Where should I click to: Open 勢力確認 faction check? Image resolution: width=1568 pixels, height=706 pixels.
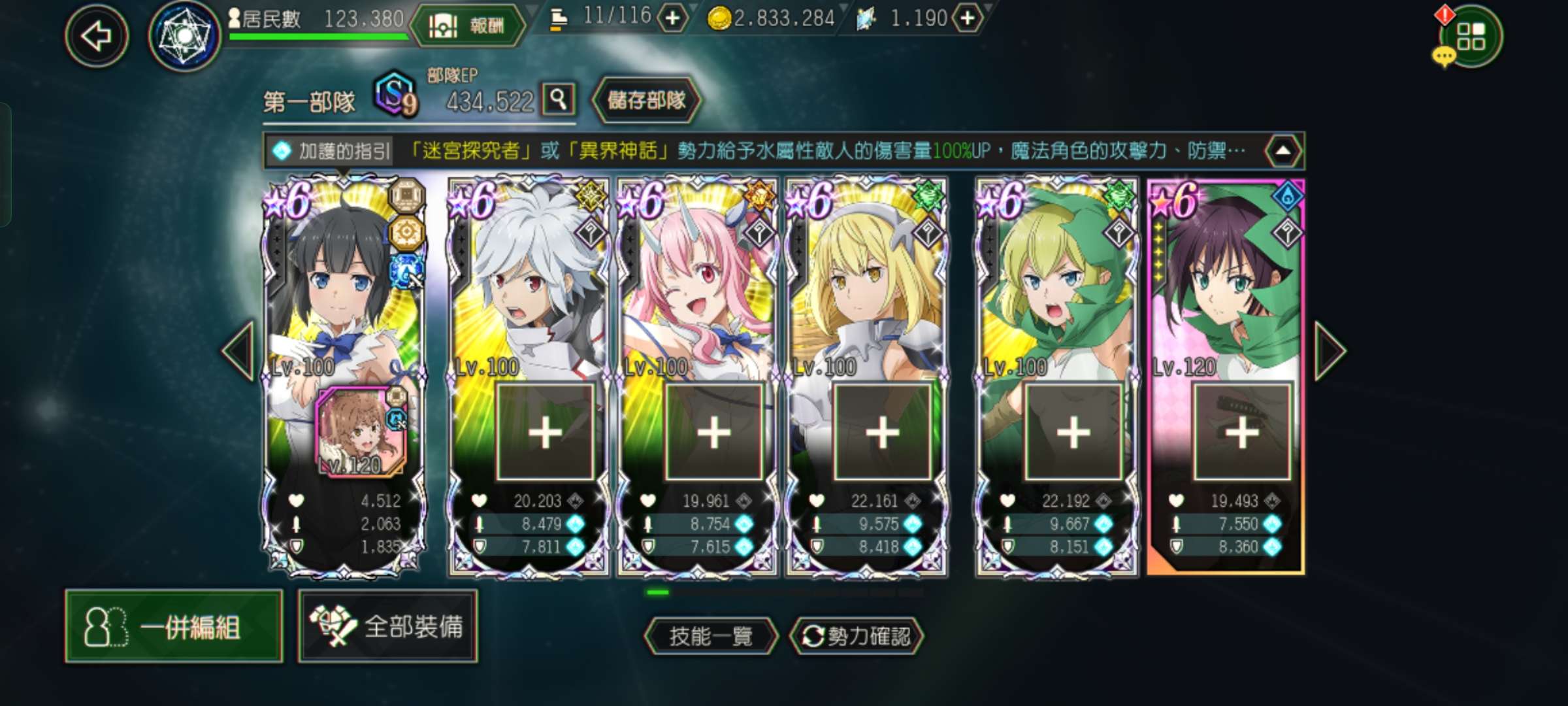click(x=856, y=635)
